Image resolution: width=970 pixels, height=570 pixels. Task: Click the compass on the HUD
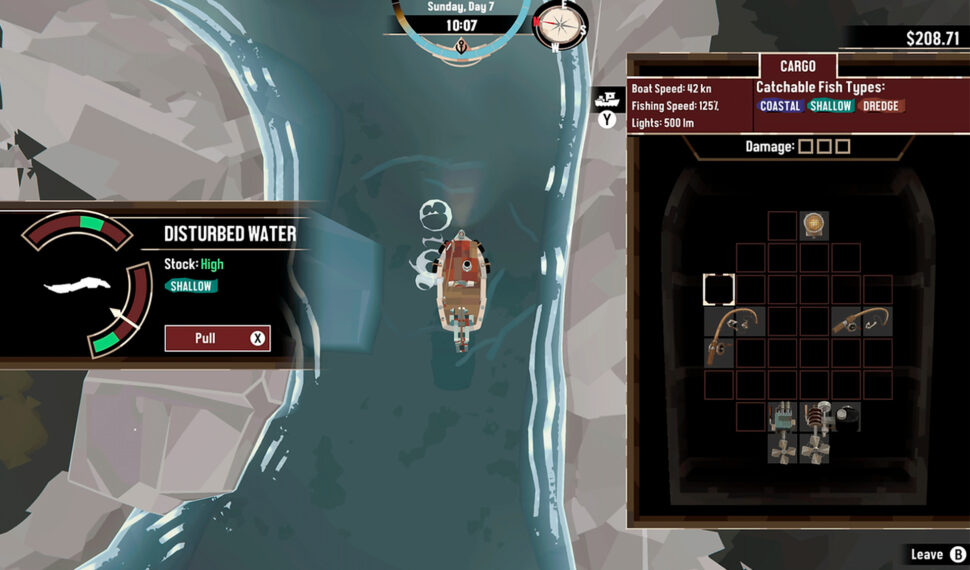click(x=560, y=26)
